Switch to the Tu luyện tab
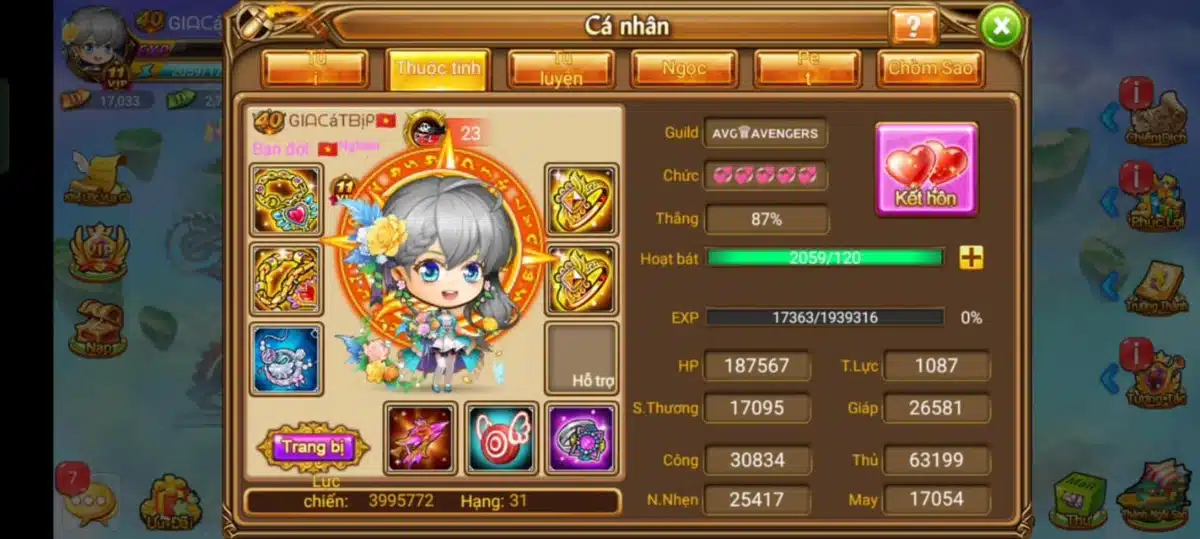Image resolution: width=1200 pixels, height=539 pixels. [560, 69]
